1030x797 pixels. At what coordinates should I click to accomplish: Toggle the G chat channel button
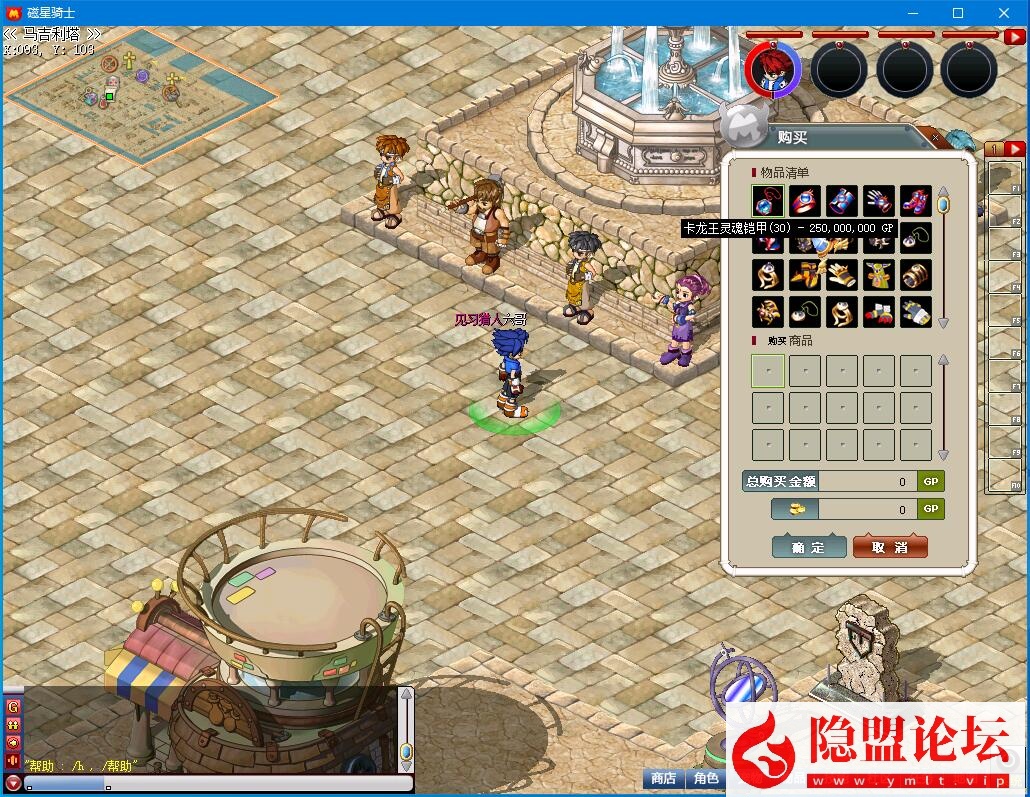pyautogui.click(x=13, y=707)
